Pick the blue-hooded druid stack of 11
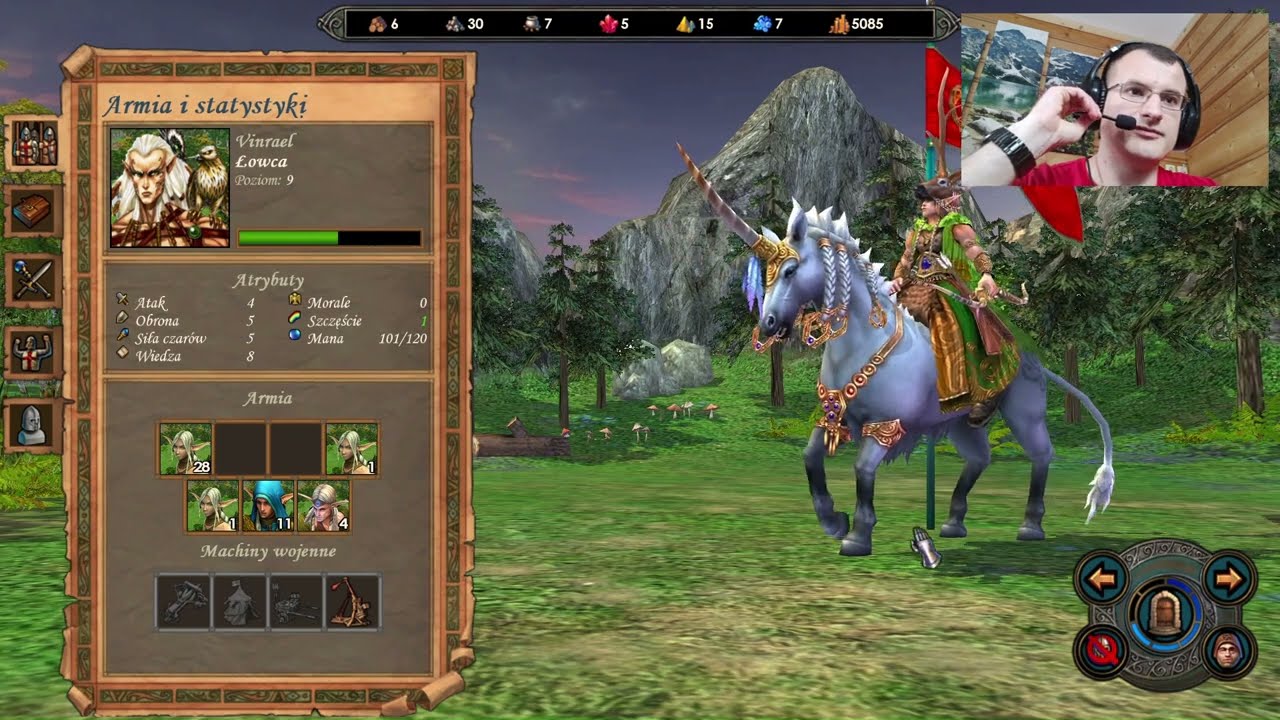 tap(268, 506)
